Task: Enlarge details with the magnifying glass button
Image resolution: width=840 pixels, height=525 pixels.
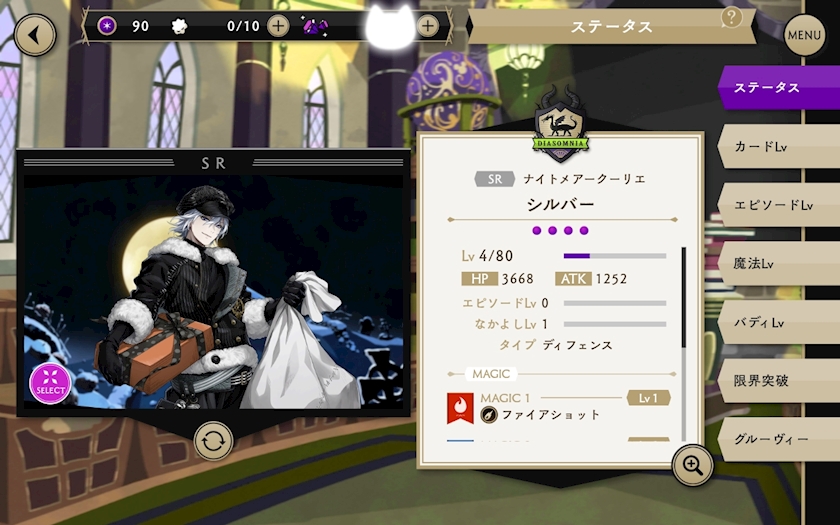Action: (692, 465)
